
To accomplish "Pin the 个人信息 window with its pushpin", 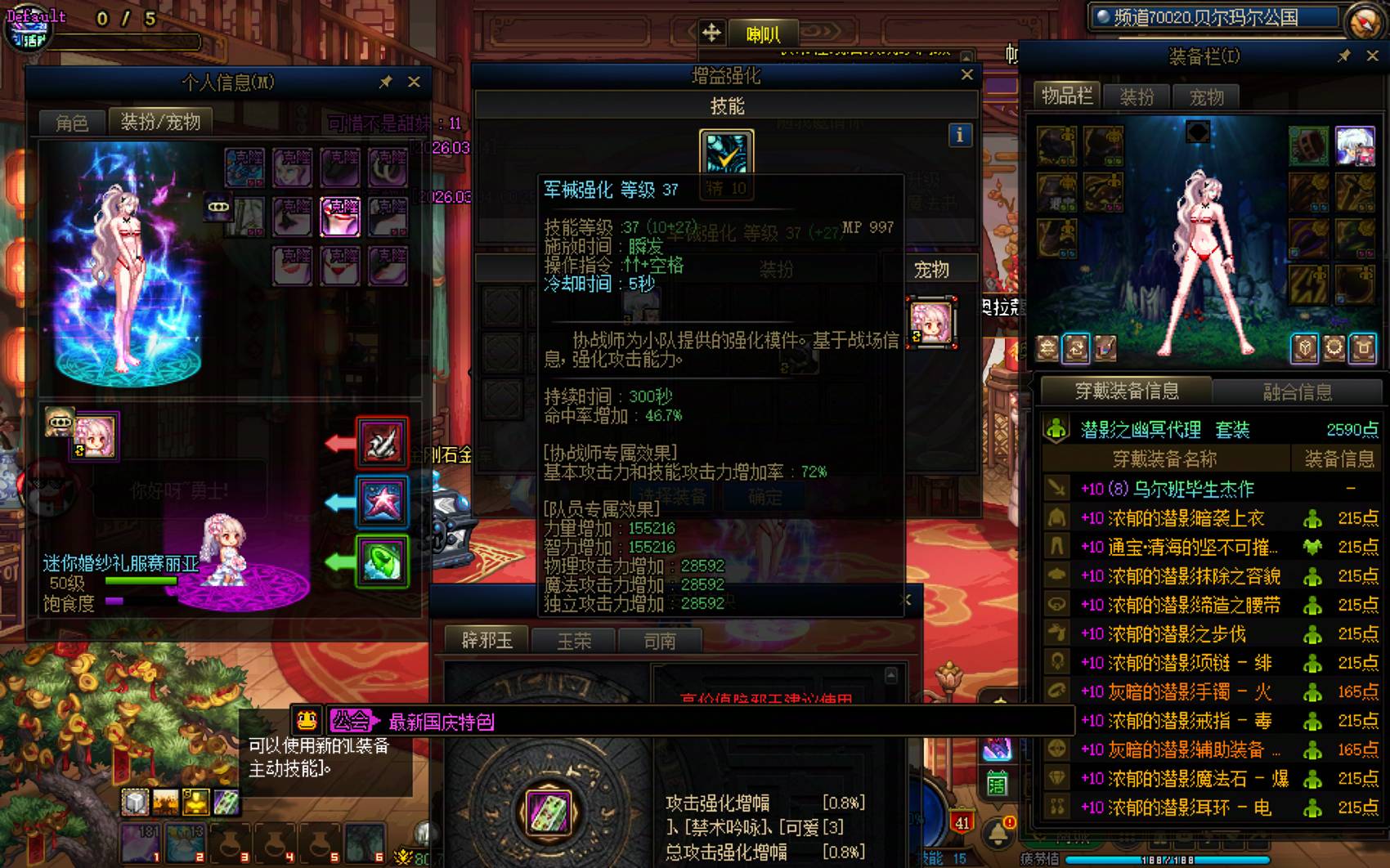I will click(383, 82).
